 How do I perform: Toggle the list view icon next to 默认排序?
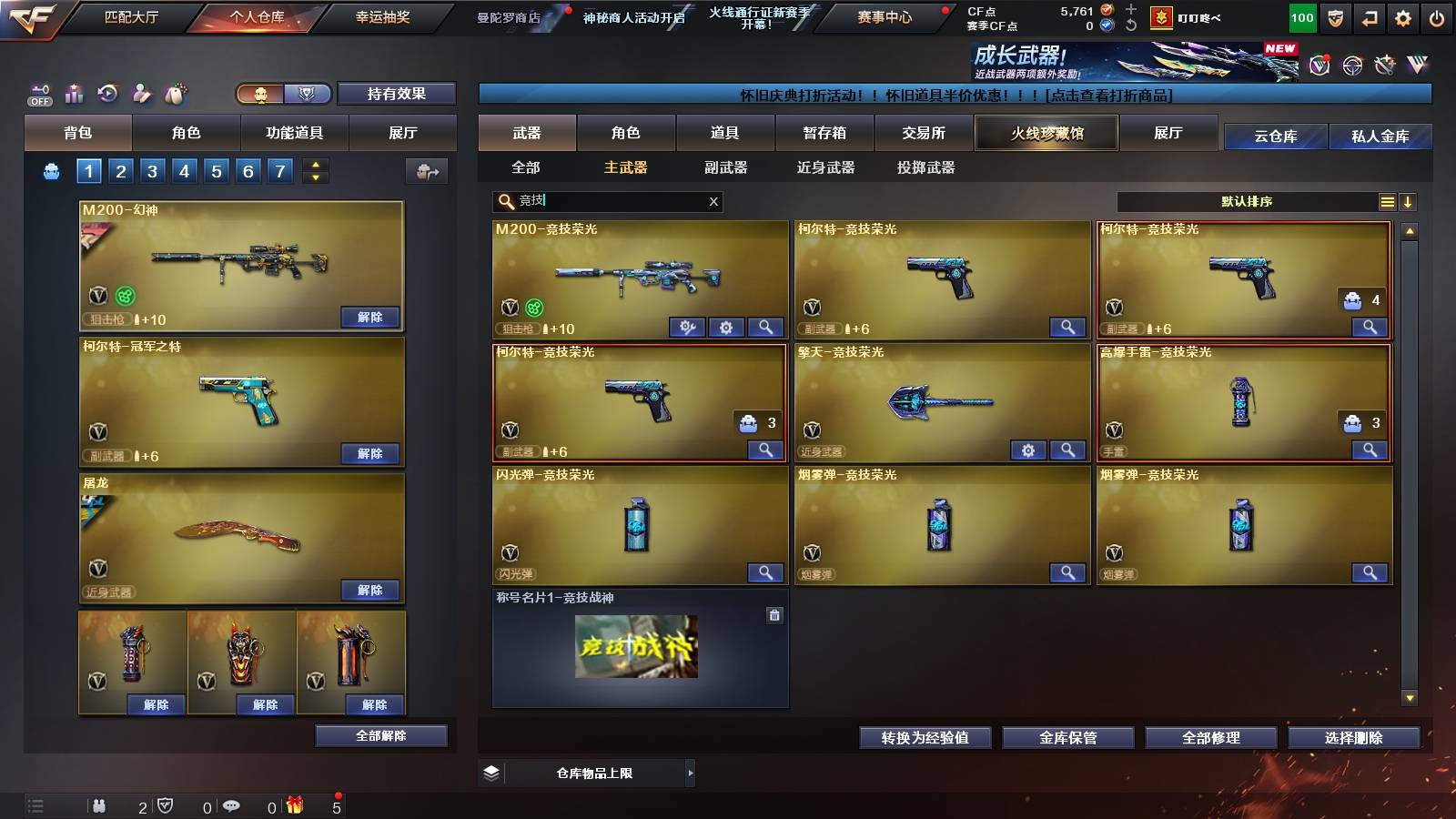click(x=1387, y=201)
